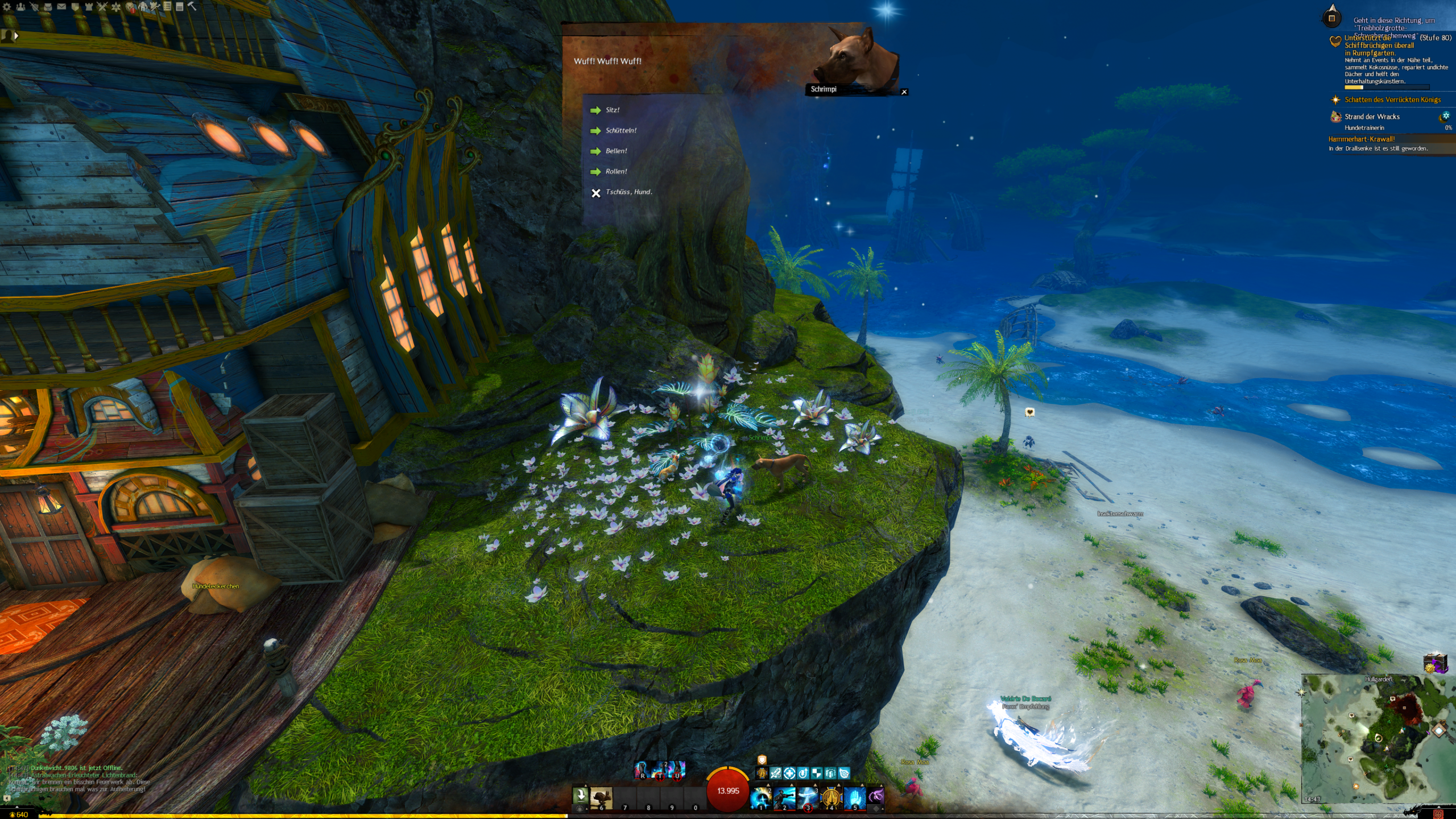Say 'Tschüss, Hund.' to end dialogue

point(628,192)
